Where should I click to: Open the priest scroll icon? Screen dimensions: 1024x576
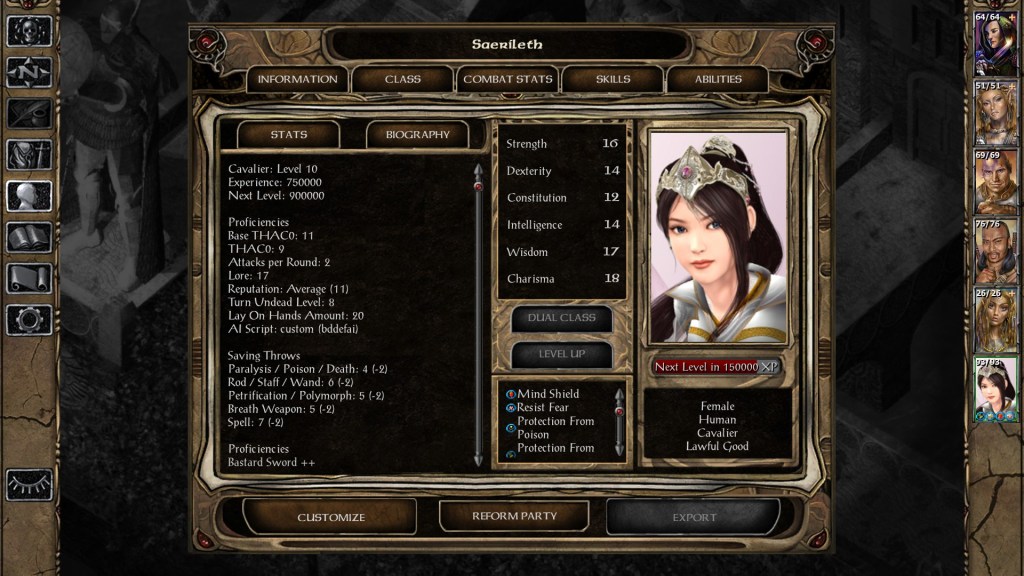coord(29,278)
